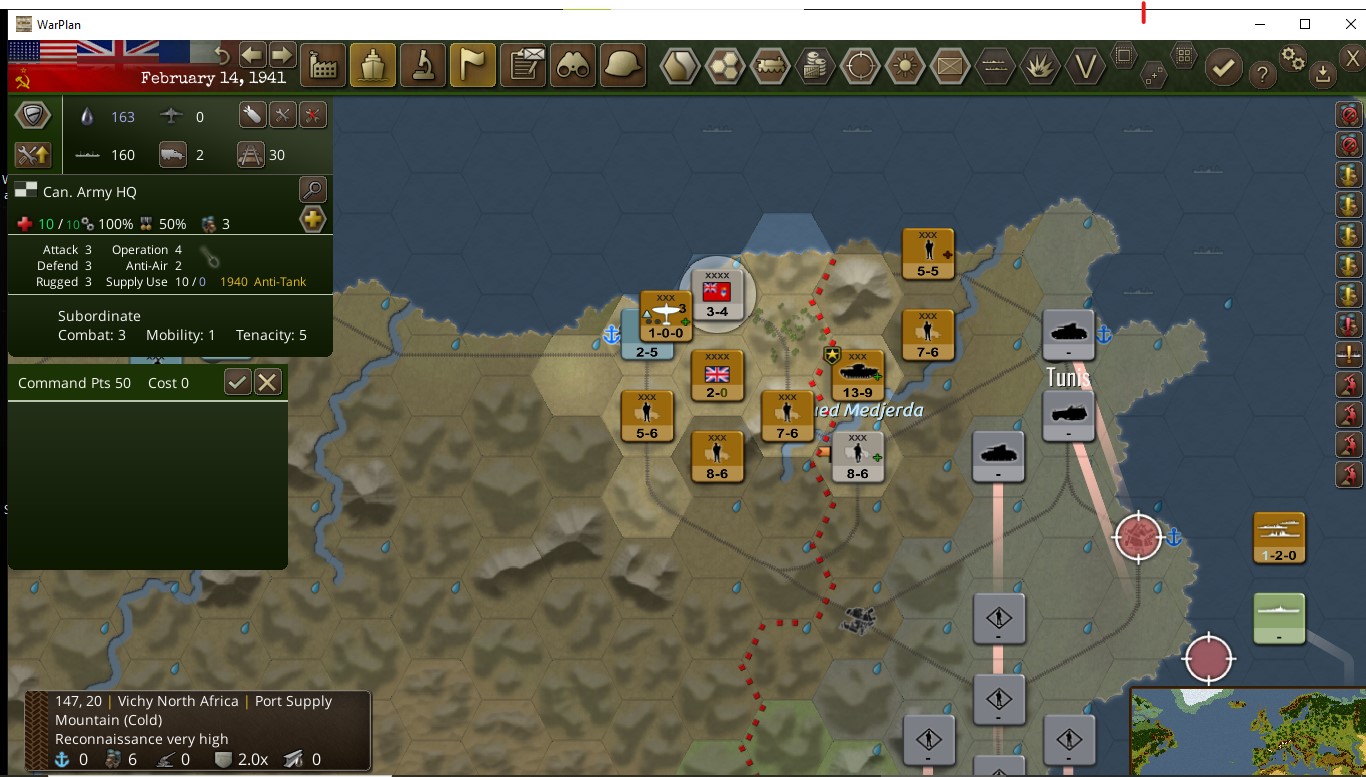End the turn with the large checkmark icon

1224,72
